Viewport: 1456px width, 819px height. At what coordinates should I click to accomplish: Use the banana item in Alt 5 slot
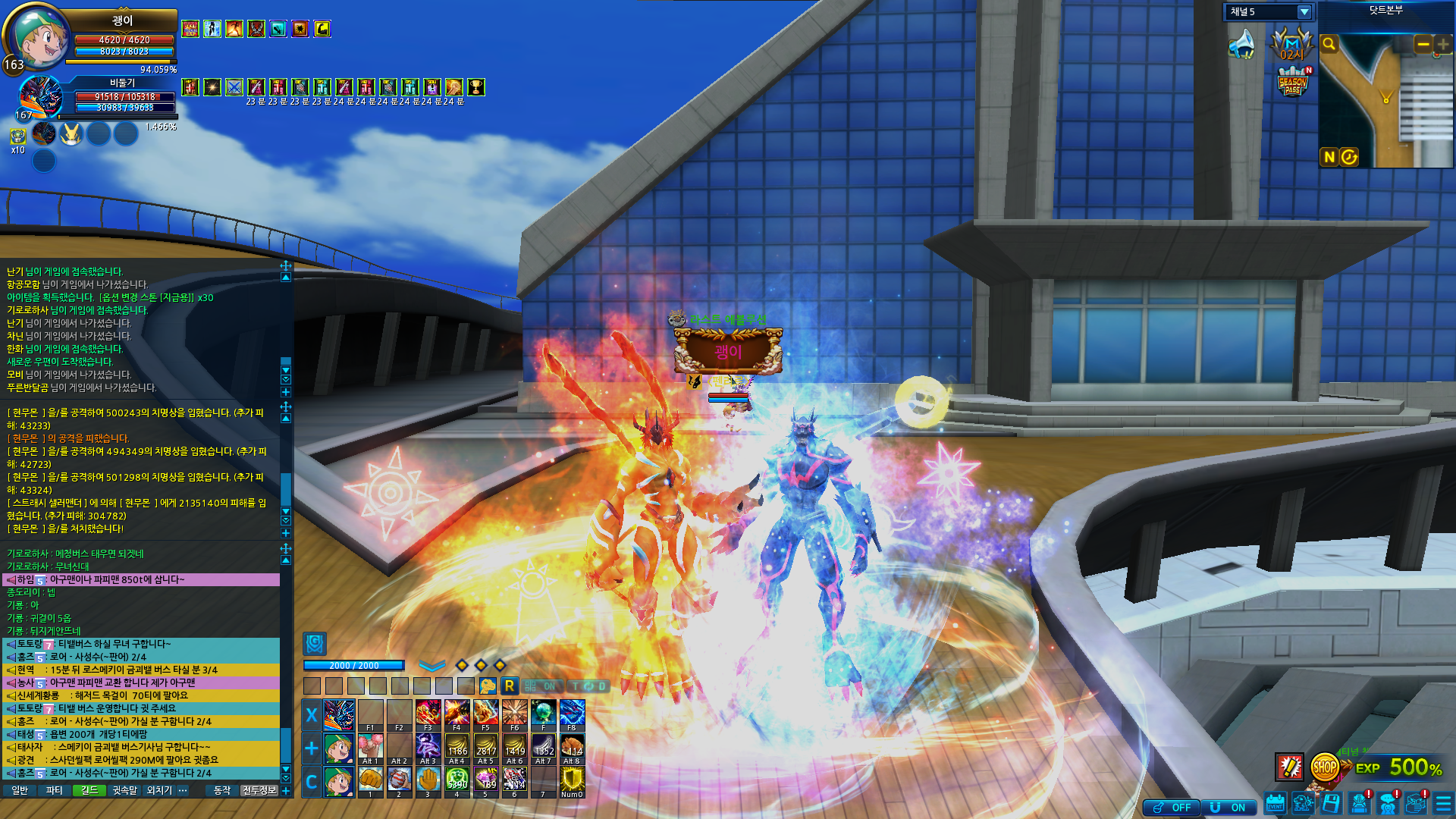485,748
